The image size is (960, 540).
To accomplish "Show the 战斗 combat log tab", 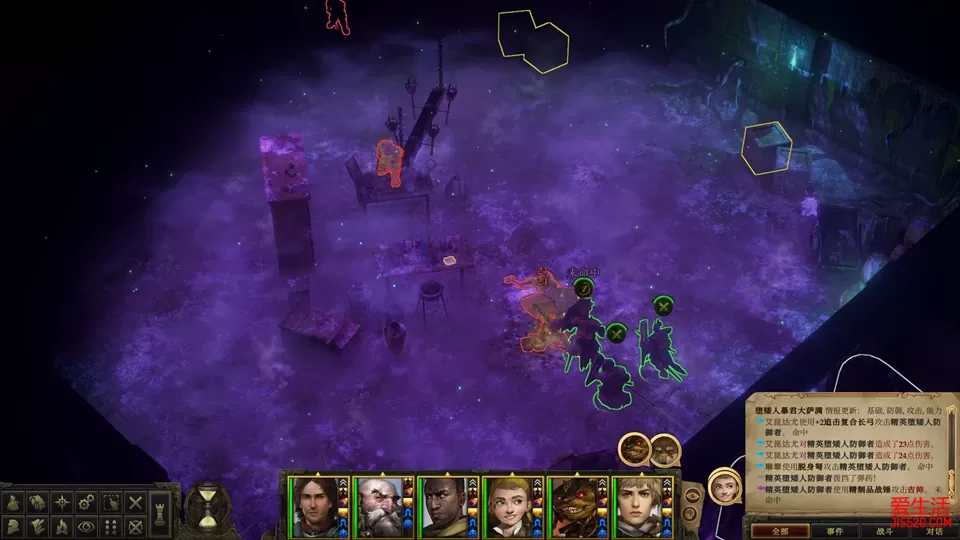I will (x=885, y=531).
